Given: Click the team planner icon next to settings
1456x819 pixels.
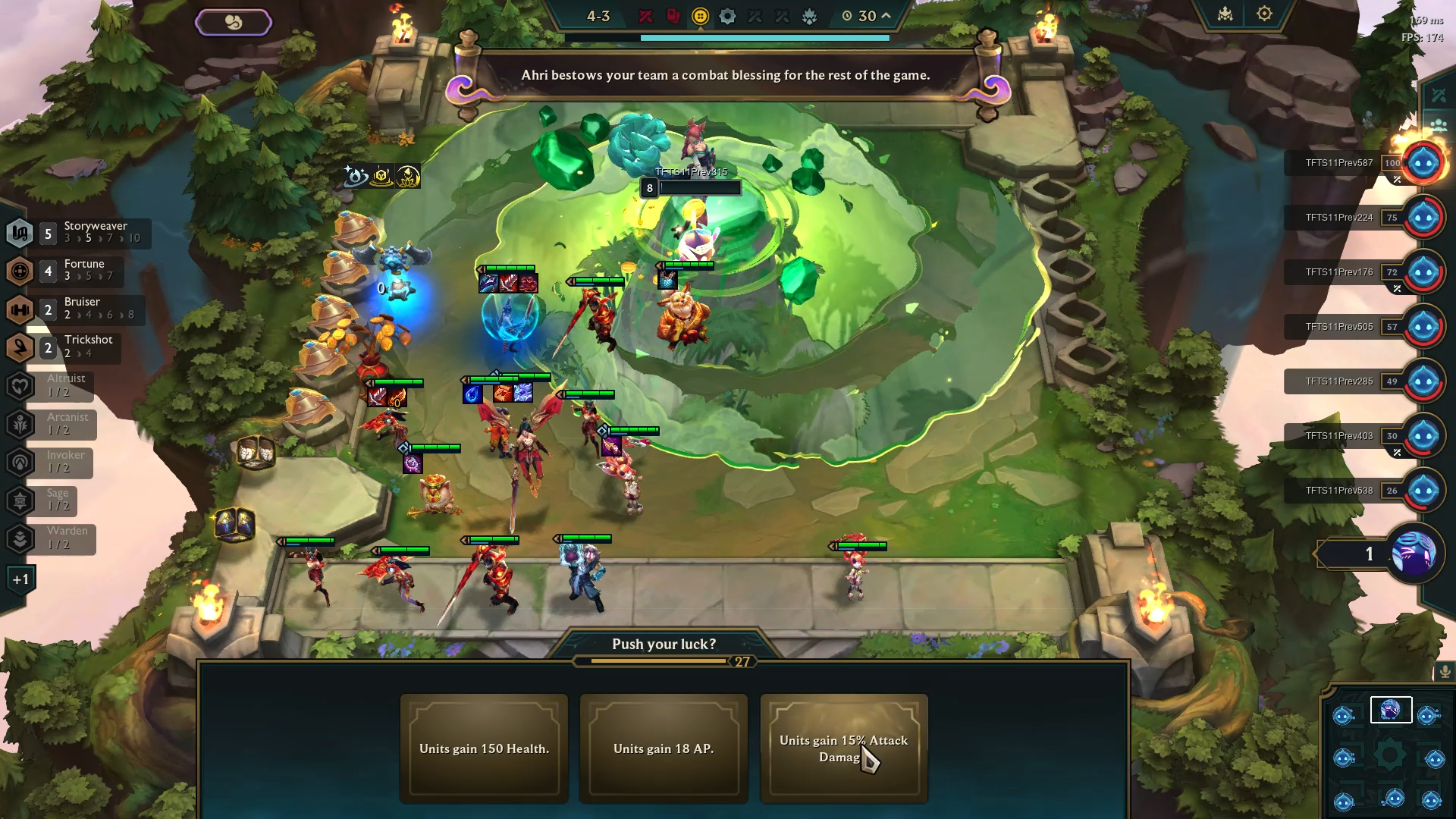Looking at the screenshot, I should click(x=1225, y=14).
